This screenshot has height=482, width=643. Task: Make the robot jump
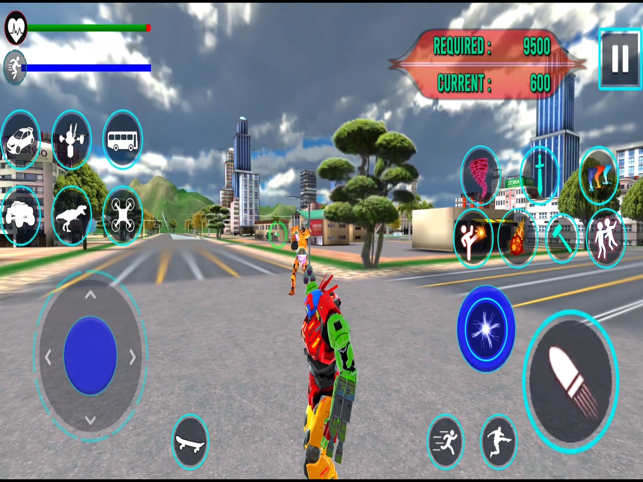click(x=498, y=441)
